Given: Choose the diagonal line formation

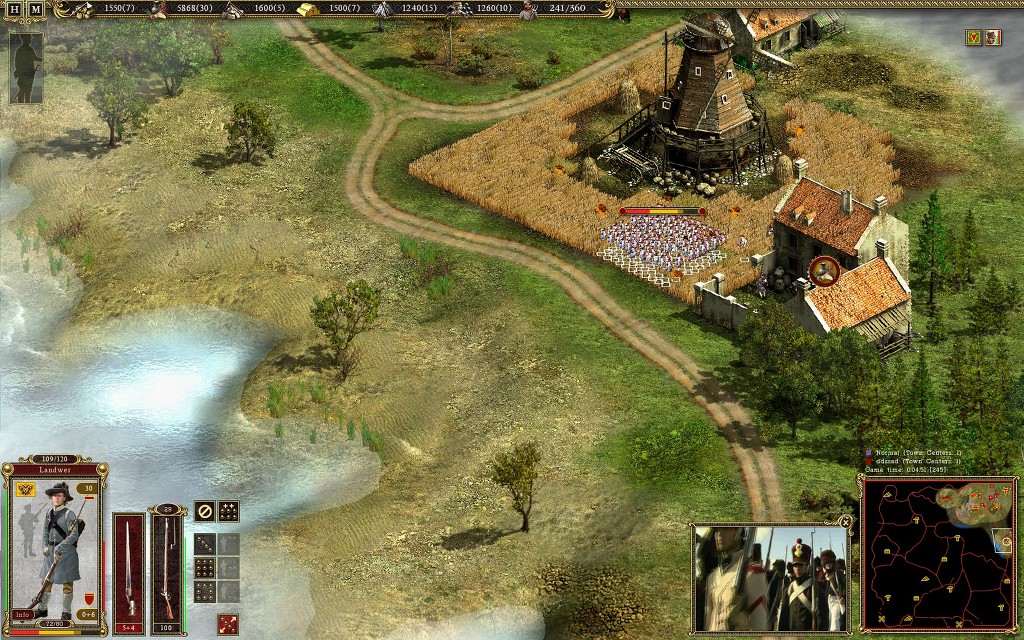Looking at the screenshot, I should tap(204, 545).
